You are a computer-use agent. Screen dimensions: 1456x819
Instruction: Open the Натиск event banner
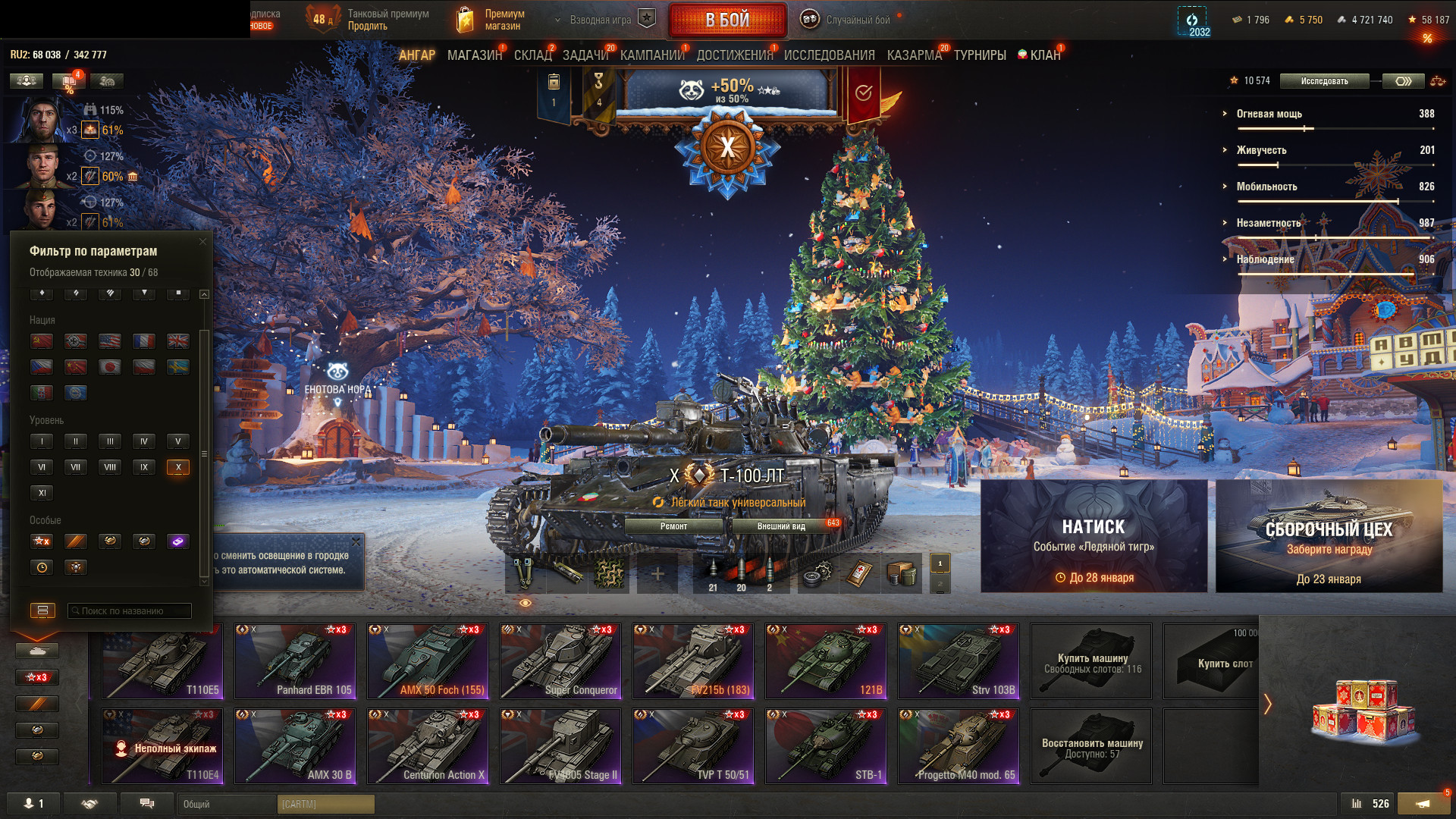[1094, 536]
